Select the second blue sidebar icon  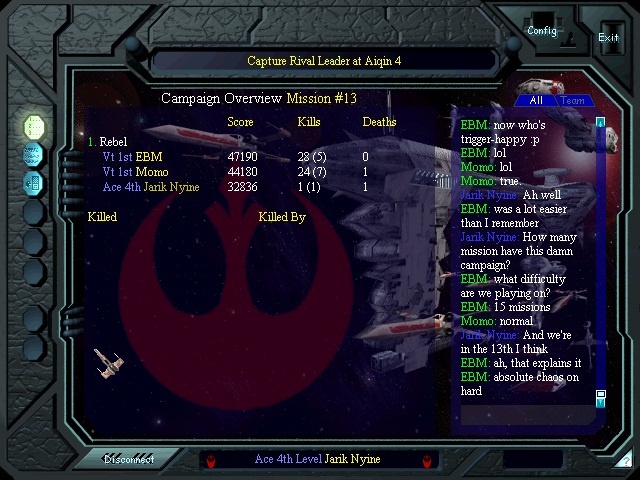click(x=34, y=154)
